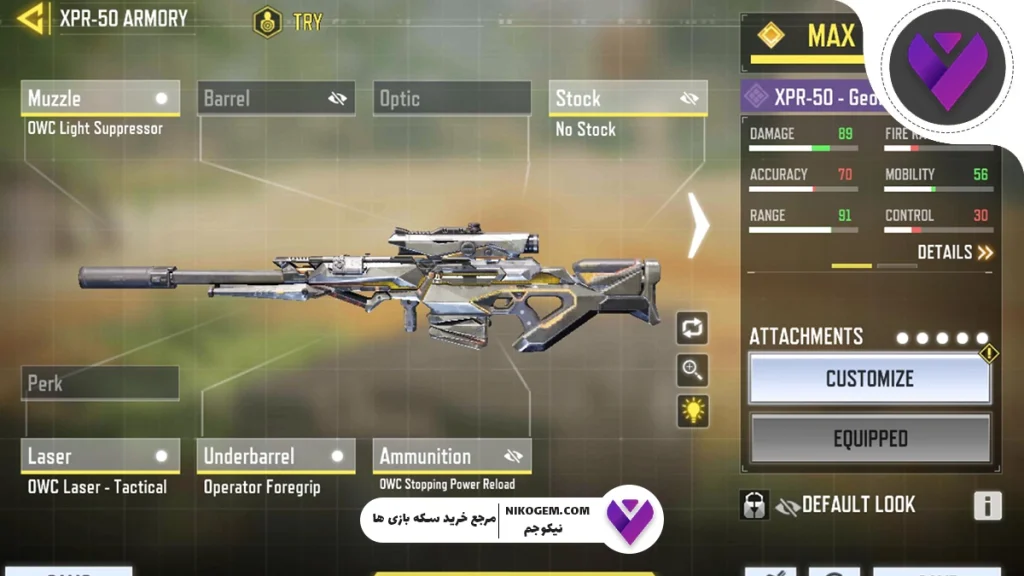Viewport: 1024px width, 576px height.
Task: Choose the Optic attachment slot
Action: (x=452, y=98)
